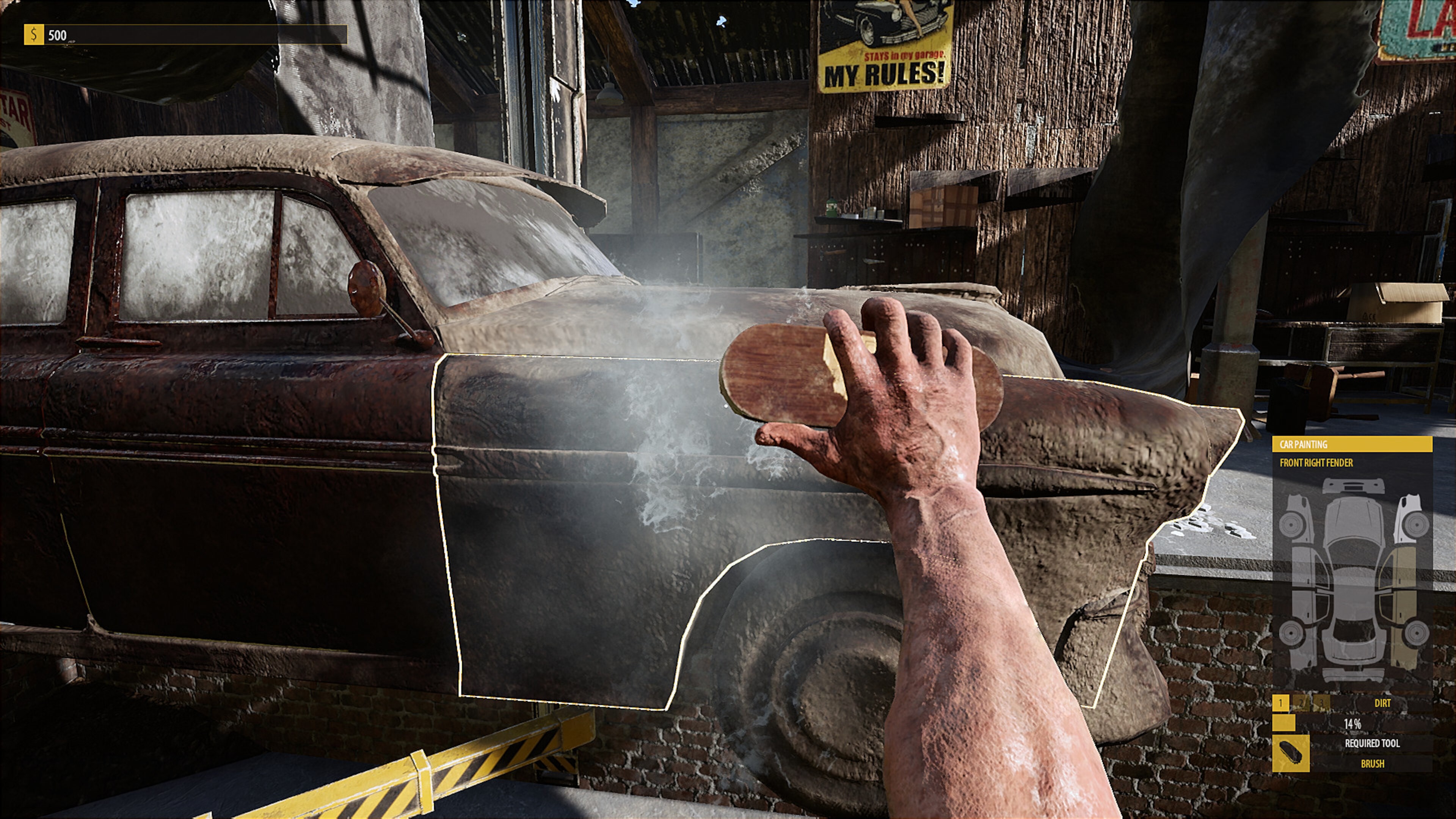Click the Car Painting panel header

[1352, 444]
